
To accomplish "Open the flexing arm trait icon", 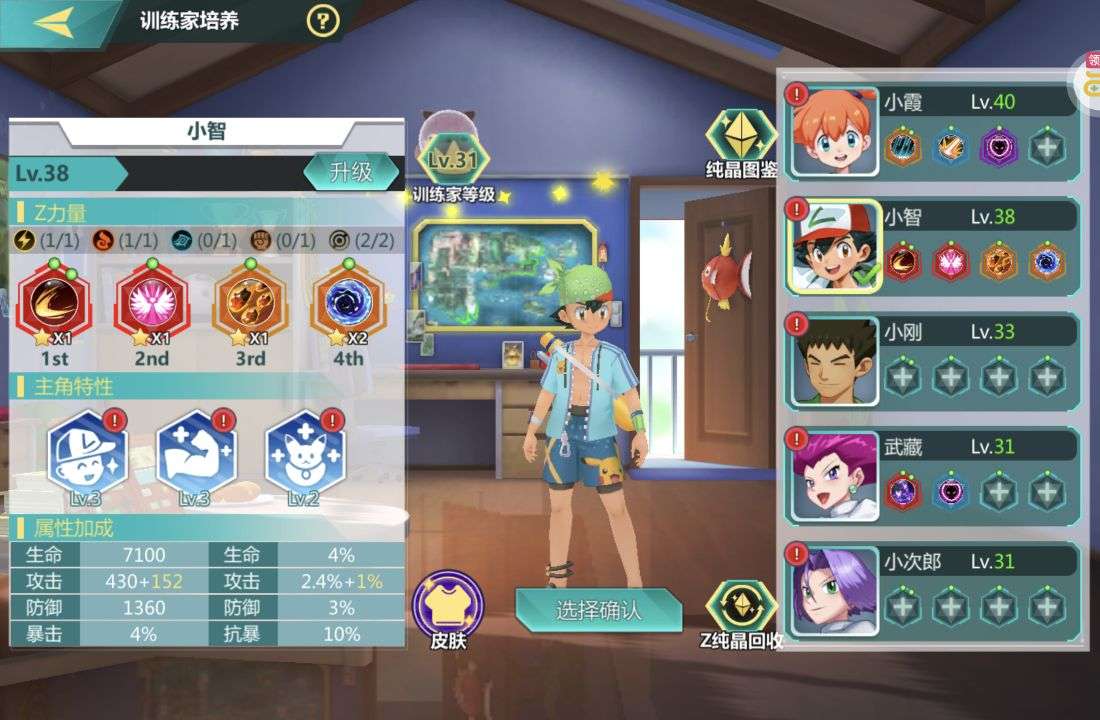I will (x=196, y=451).
